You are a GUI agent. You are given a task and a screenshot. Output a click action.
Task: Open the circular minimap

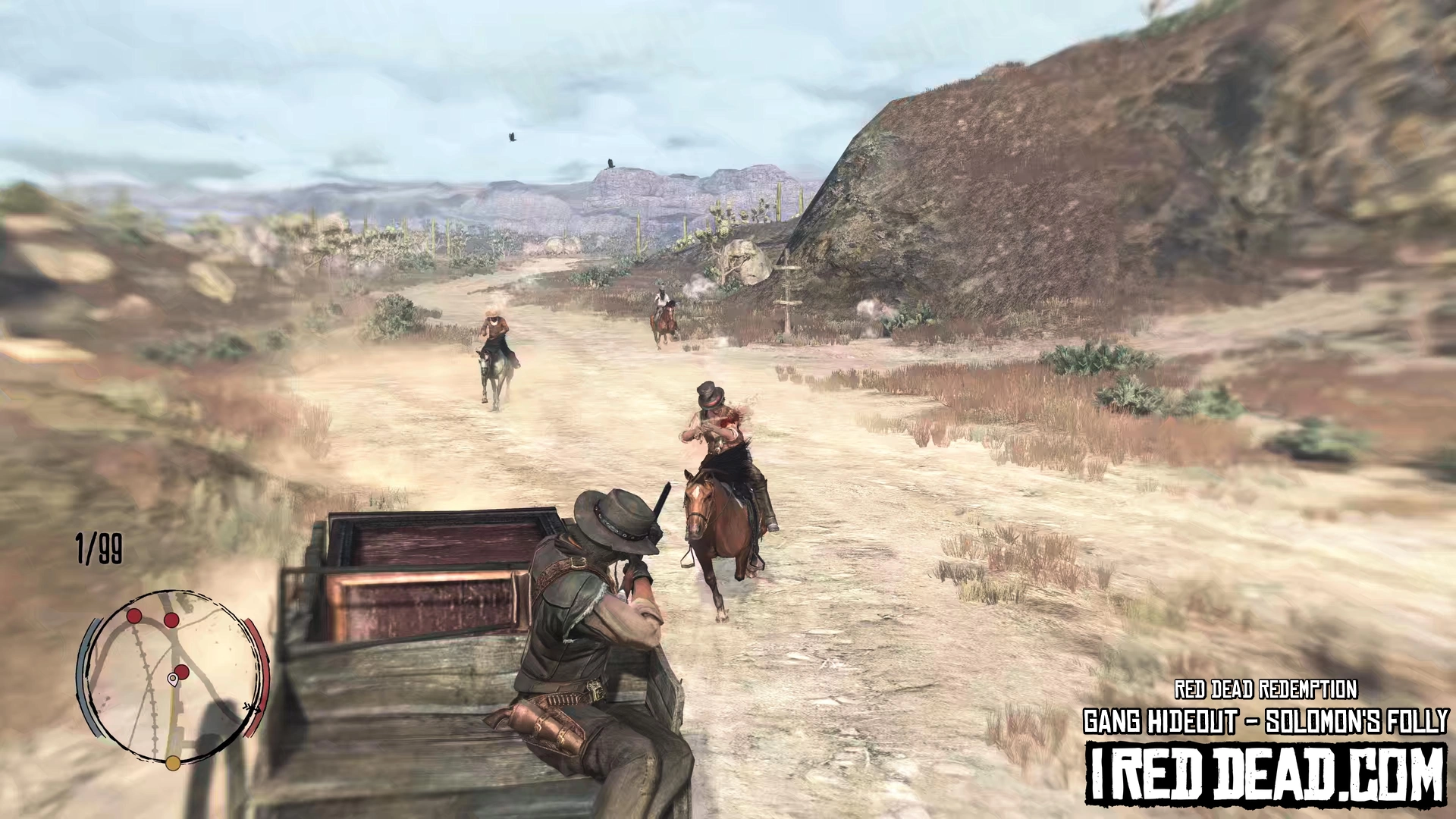(173, 676)
